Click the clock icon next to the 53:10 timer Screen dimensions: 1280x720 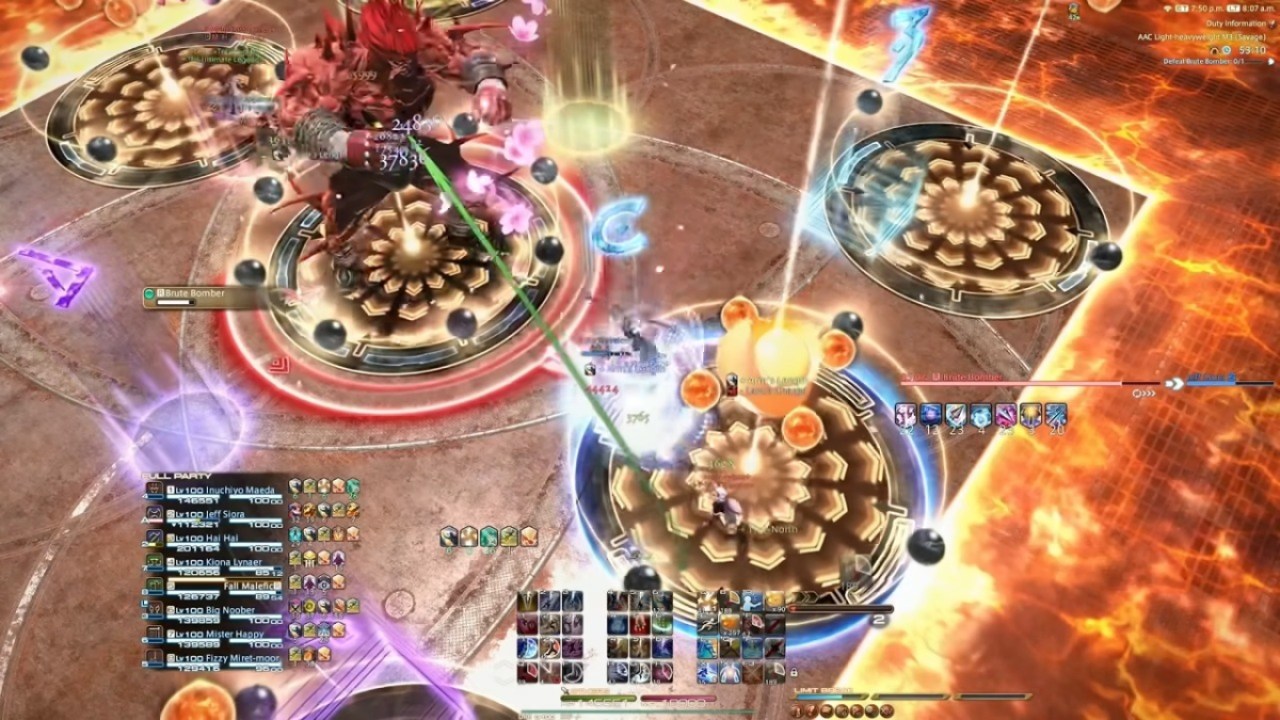1225,50
